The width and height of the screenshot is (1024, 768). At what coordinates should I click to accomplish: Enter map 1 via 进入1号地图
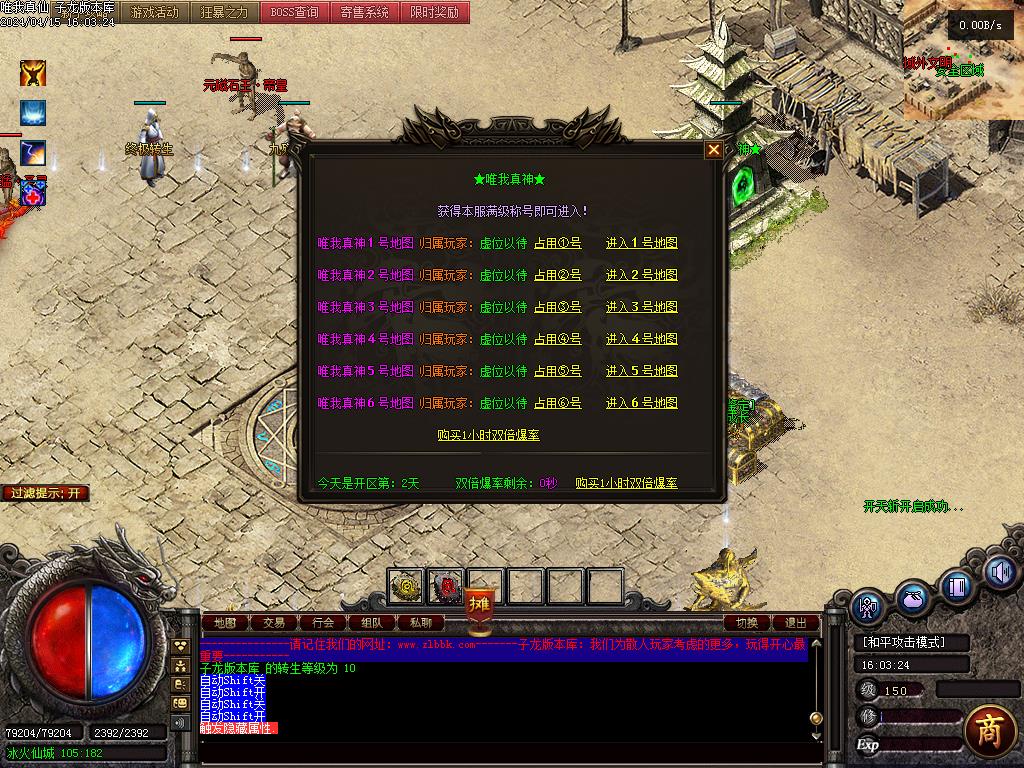click(x=641, y=243)
